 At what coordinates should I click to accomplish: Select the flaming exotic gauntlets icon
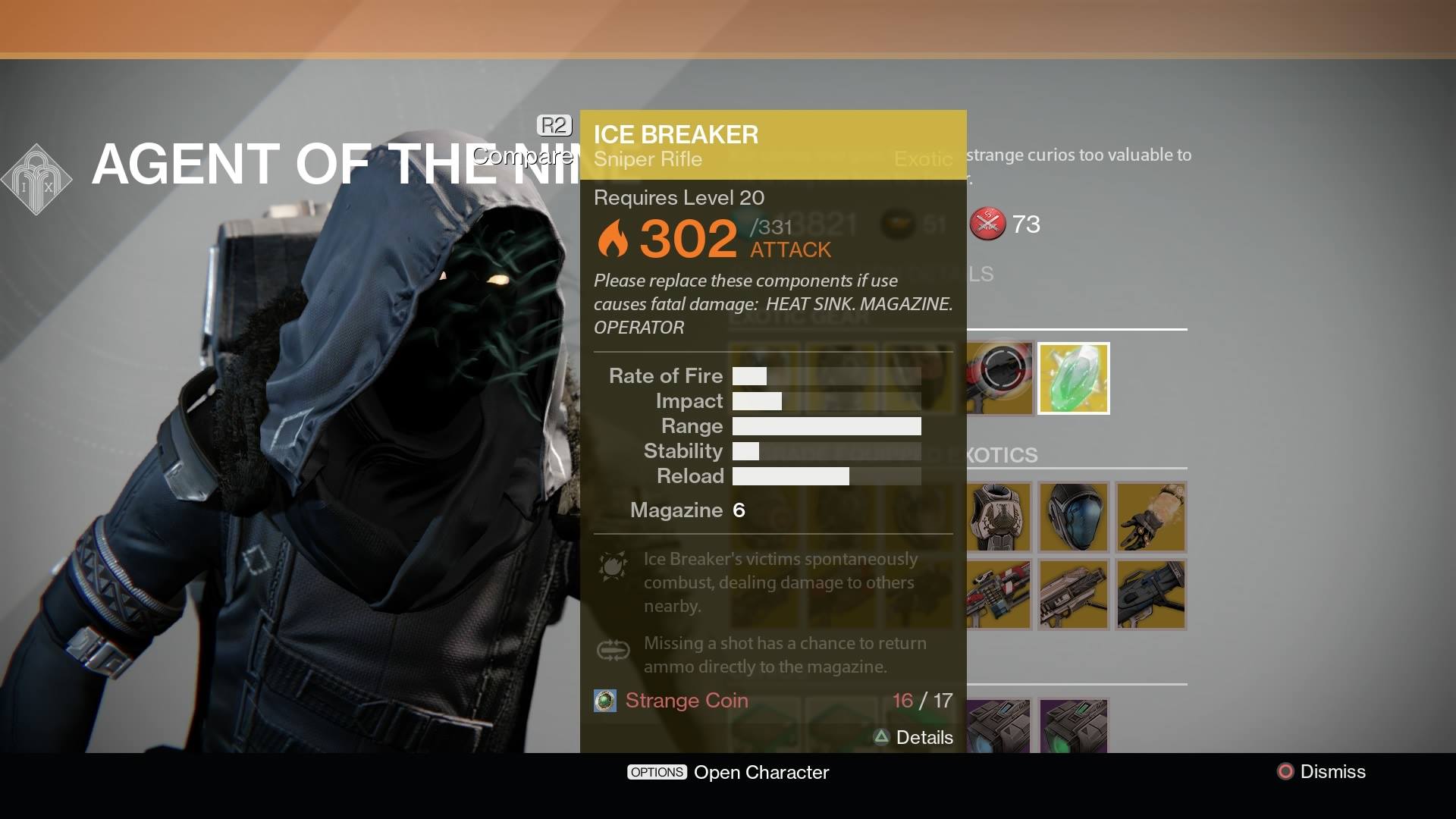[x=1150, y=516]
